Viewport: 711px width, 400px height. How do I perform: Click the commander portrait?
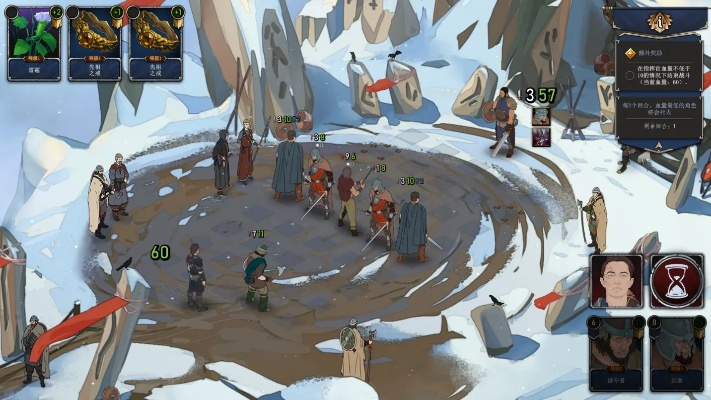pos(616,280)
